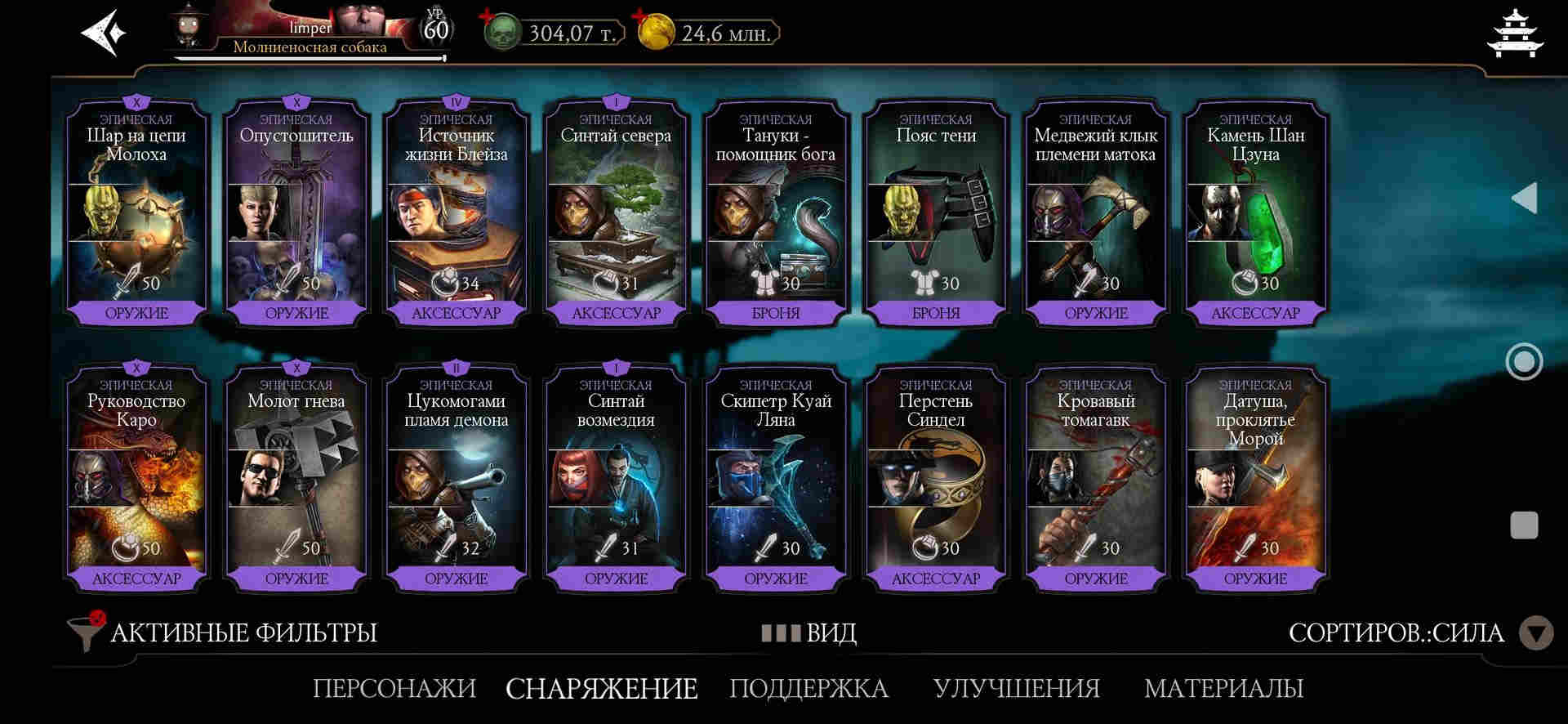Switch to the МАТЕРИАЛЫ tab
The height and width of the screenshot is (724, 1568).
click(x=1223, y=688)
